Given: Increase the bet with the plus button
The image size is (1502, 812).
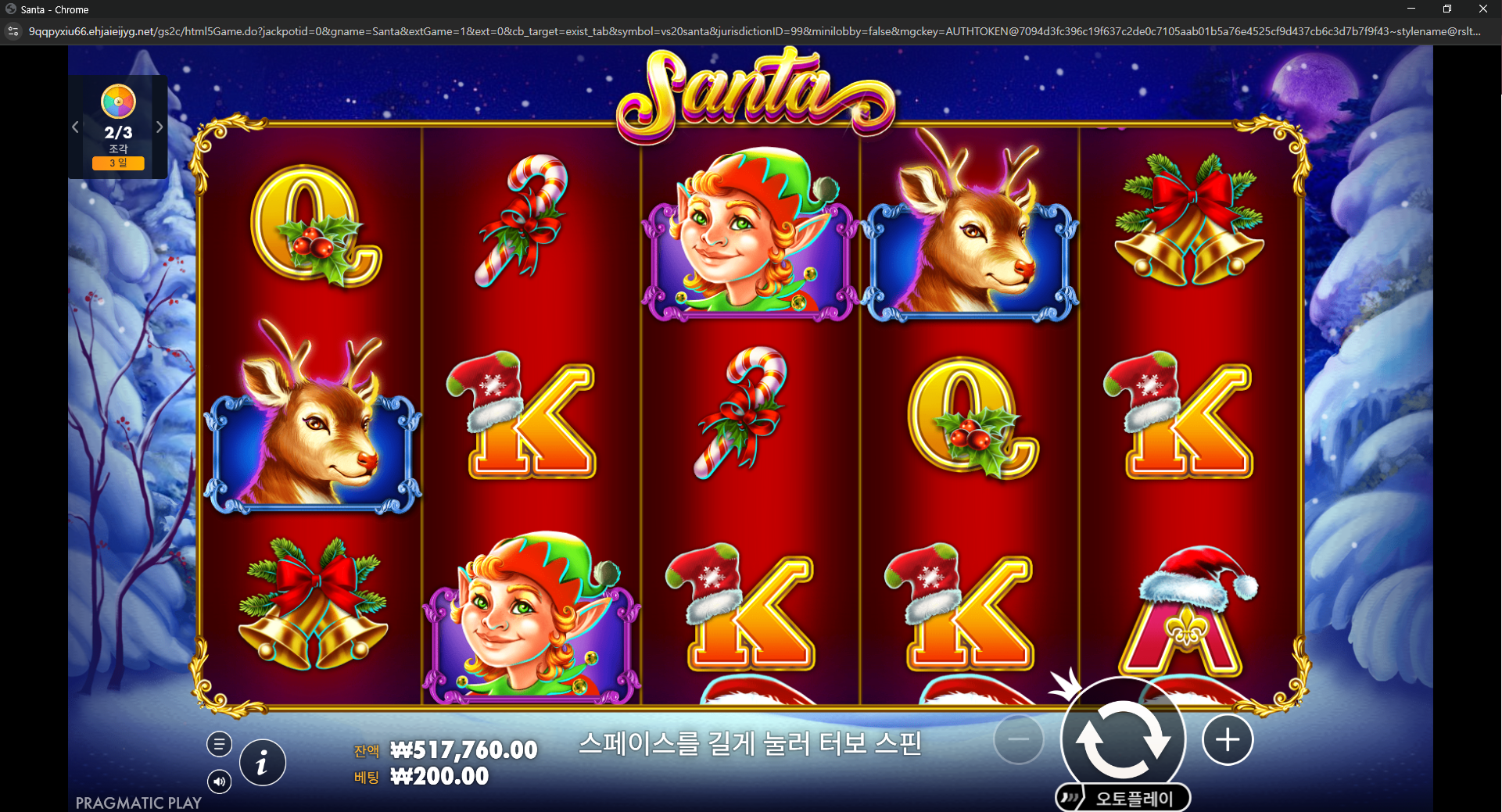Looking at the screenshot, I should pos(1227,739).
